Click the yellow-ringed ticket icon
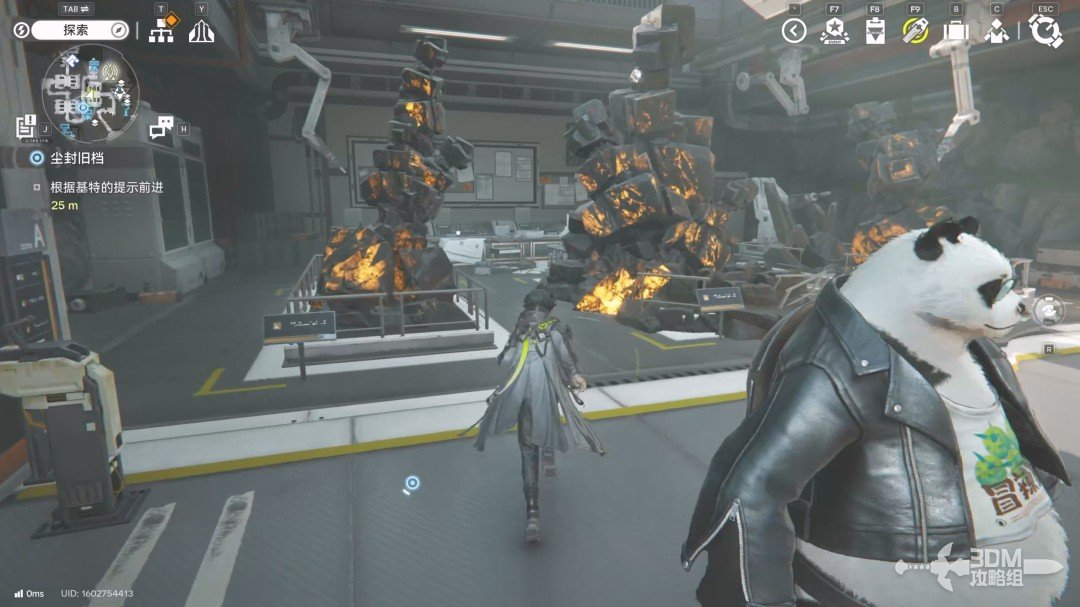This screenshot has height=607, width=1080. click(x=915, y=31)
